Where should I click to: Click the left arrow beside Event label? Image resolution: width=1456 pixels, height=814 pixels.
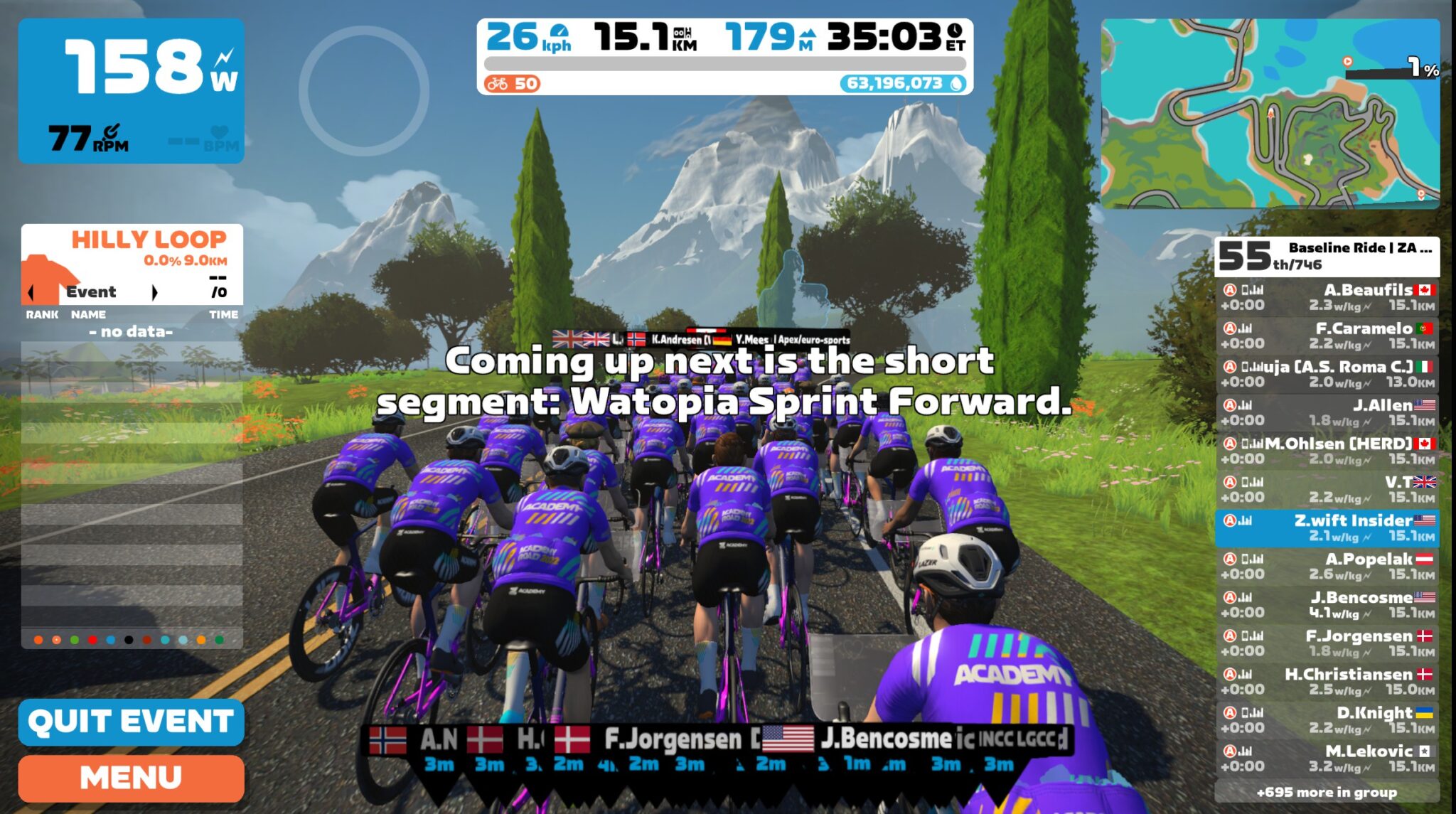[x=30, y=291]
